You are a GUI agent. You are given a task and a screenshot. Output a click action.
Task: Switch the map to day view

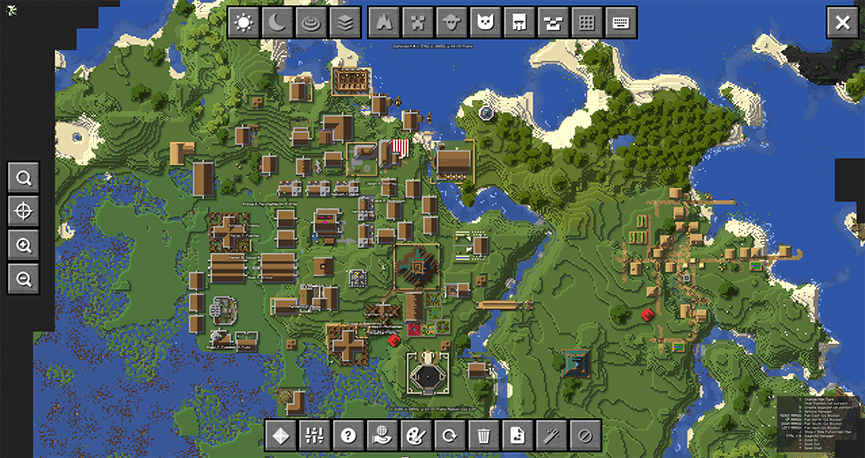pyautogui.click(x=243, y=23)
